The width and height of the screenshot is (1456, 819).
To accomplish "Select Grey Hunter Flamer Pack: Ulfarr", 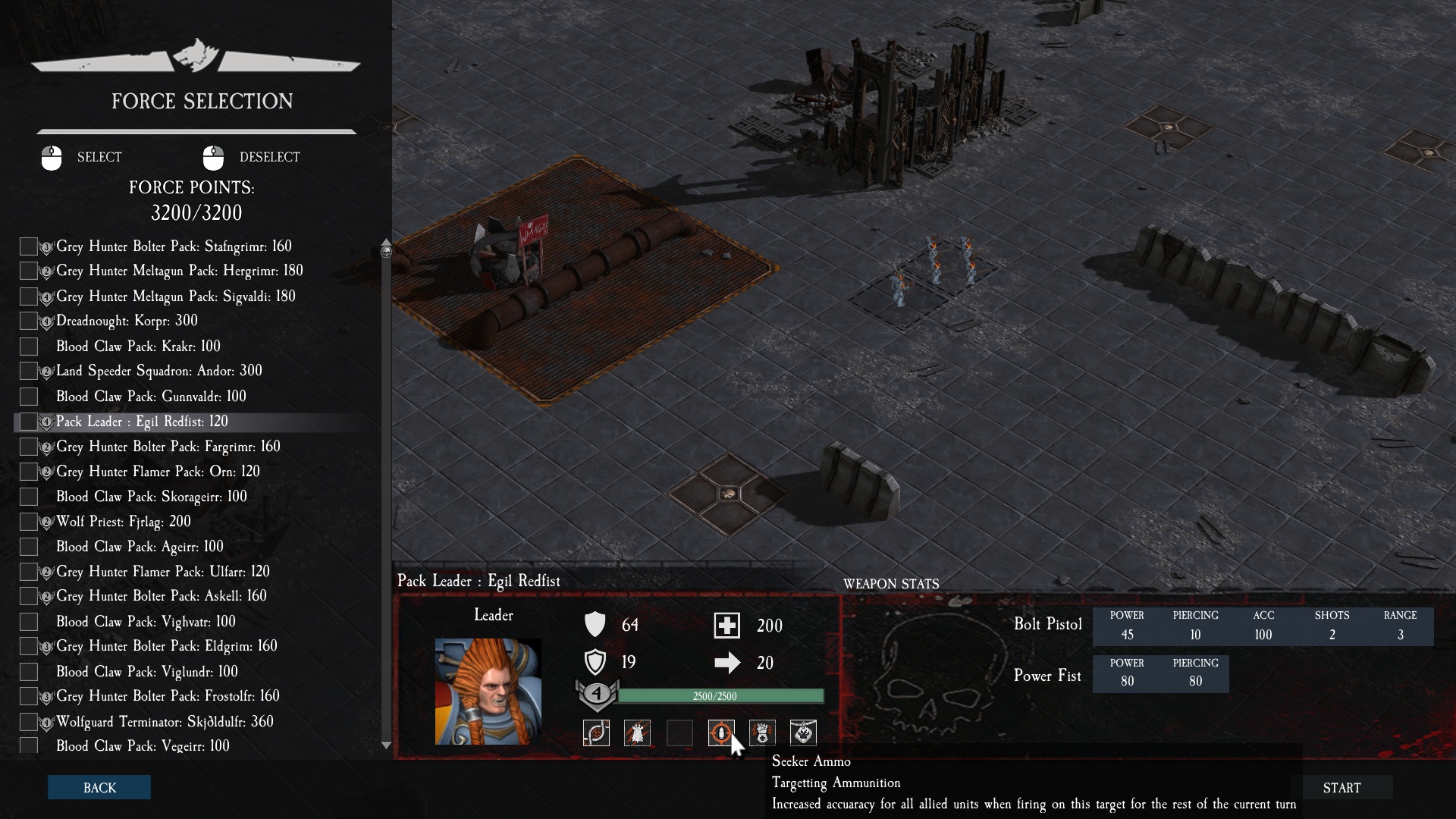I will pyautogui.click(x=162, y=572).
